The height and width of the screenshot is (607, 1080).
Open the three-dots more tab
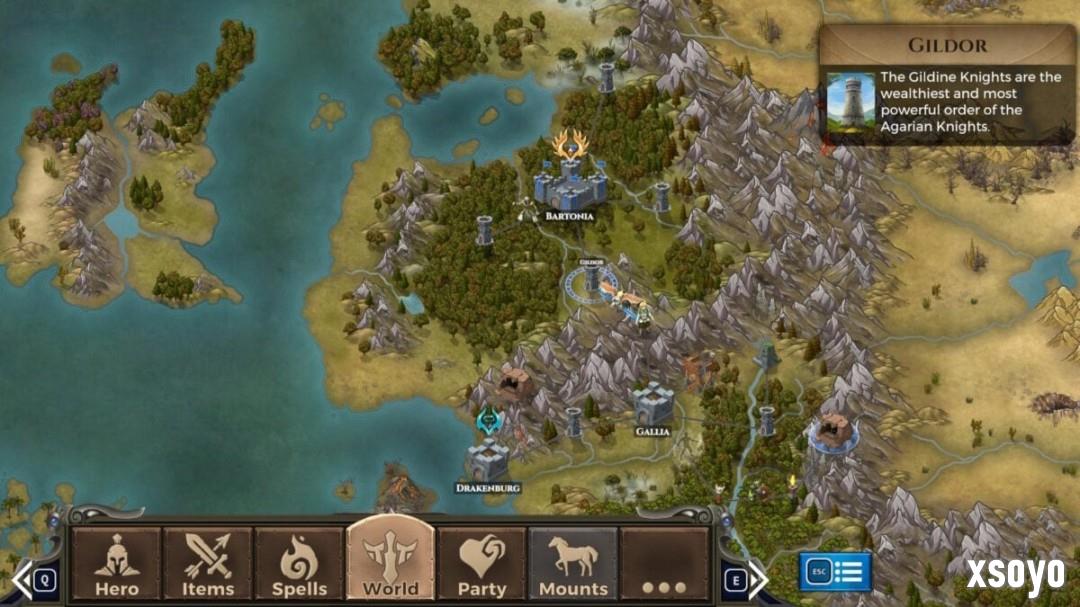click(665, 564)
